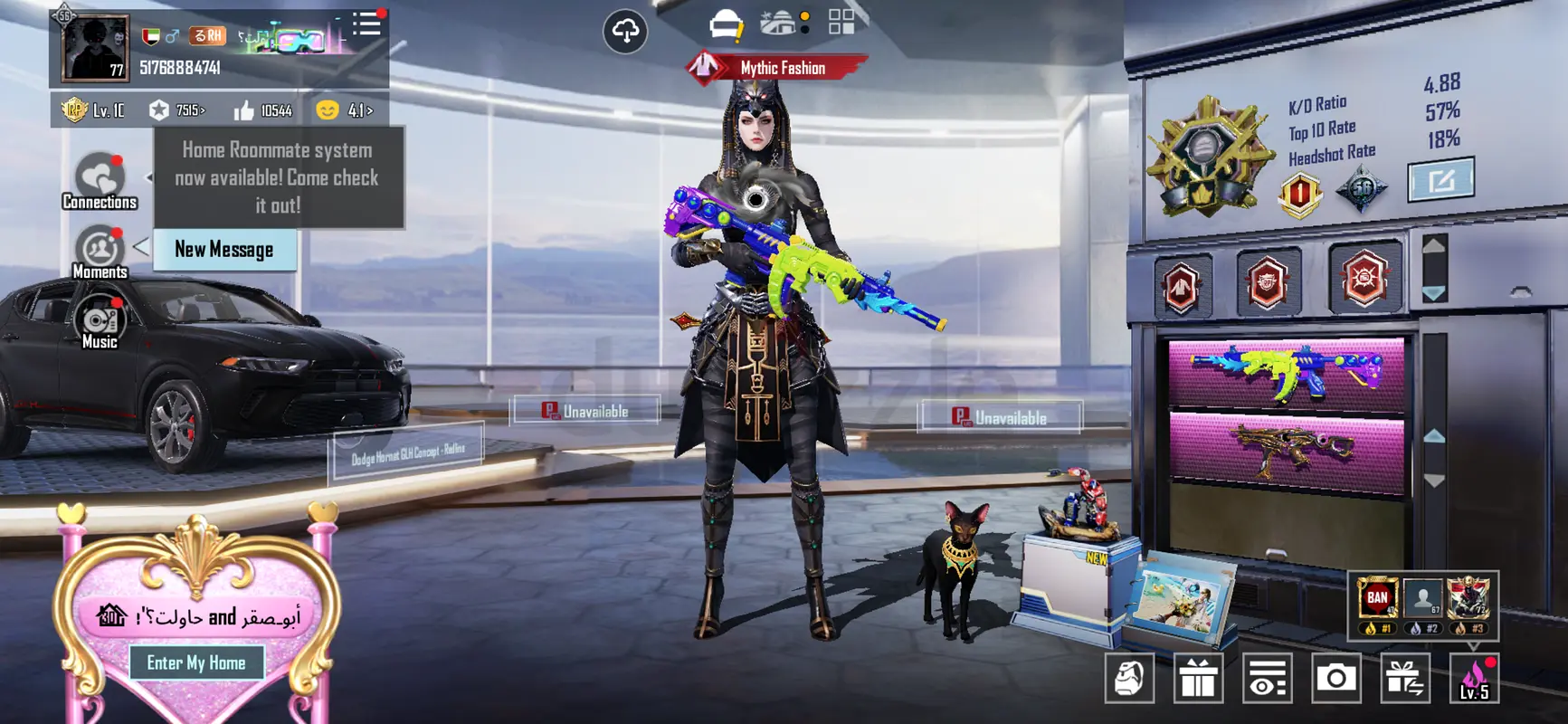Click the cloud download icon
Image resolution: width=1568 pixels, height=724 pixels.
[x=625, y=32]
